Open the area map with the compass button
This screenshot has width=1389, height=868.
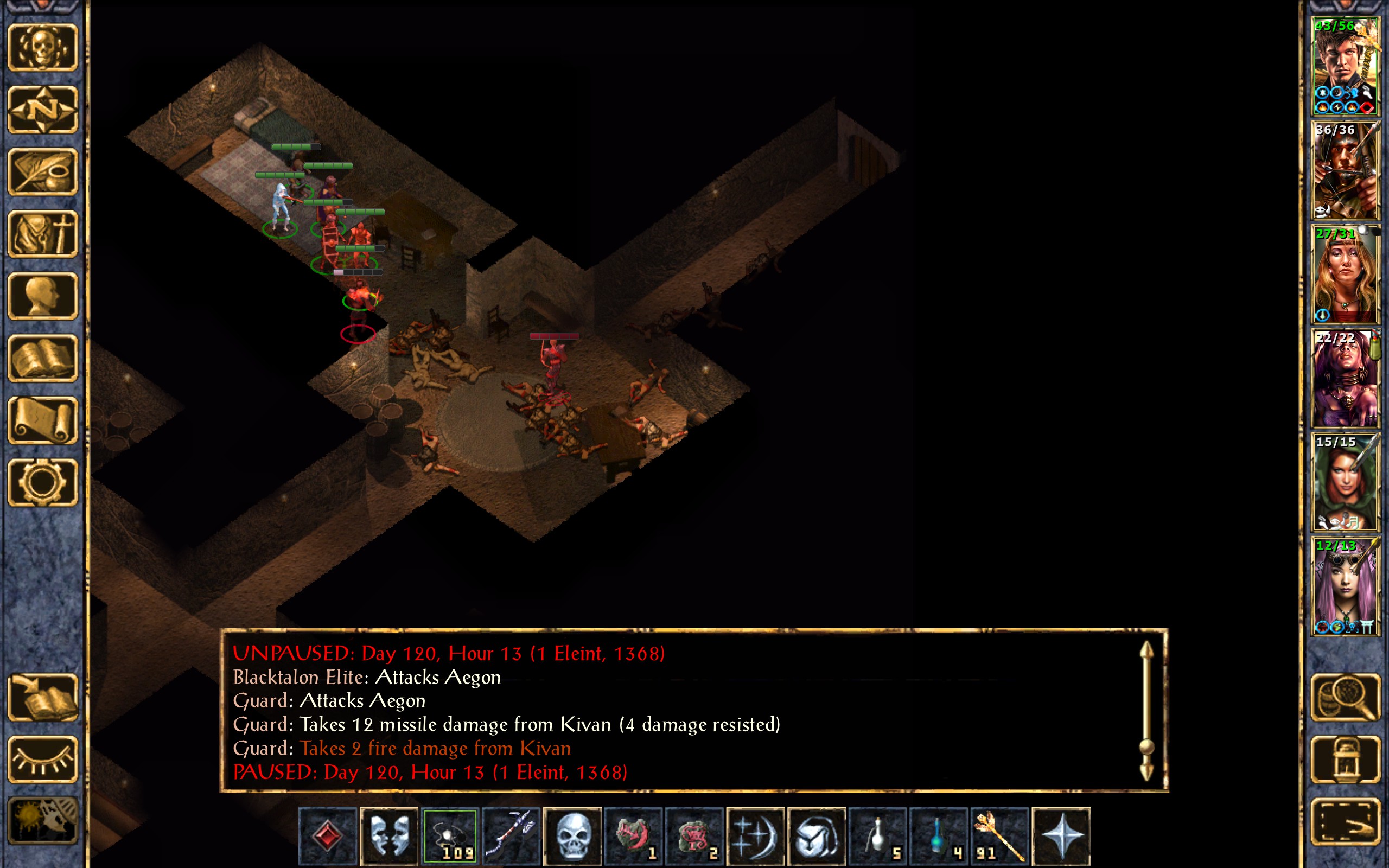(43, 110)
